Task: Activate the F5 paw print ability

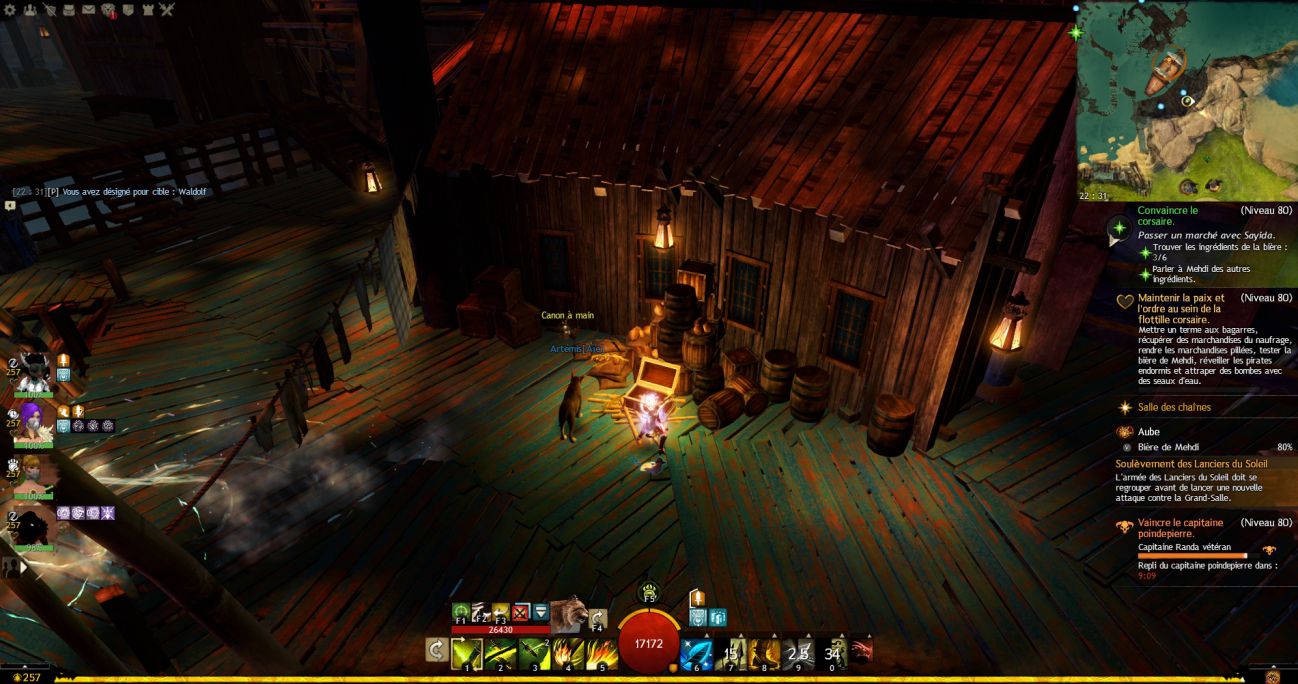Action: (648, 591)
